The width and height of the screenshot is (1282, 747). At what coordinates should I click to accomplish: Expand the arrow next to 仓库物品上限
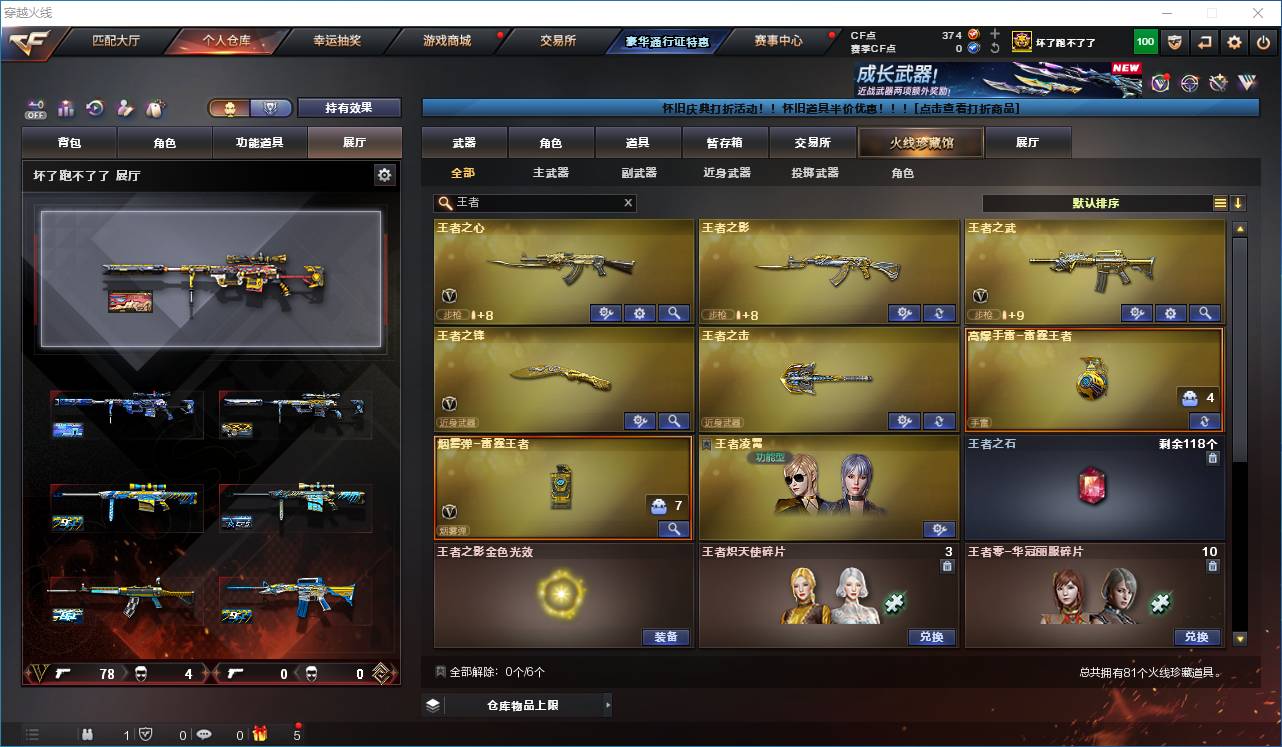[x=606, y=704]
